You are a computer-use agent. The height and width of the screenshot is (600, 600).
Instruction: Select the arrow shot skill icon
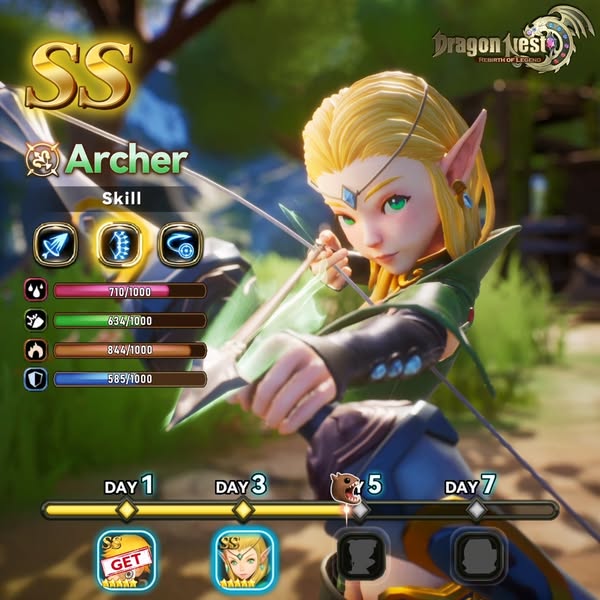coord(56,244)
